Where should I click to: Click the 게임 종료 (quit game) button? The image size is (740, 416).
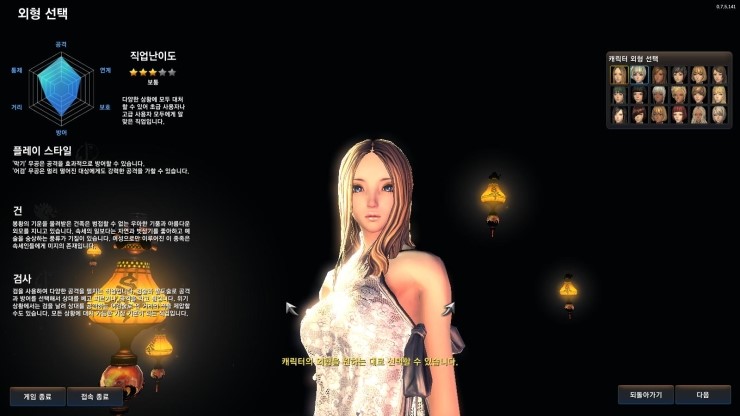click(x=37, y=396)
